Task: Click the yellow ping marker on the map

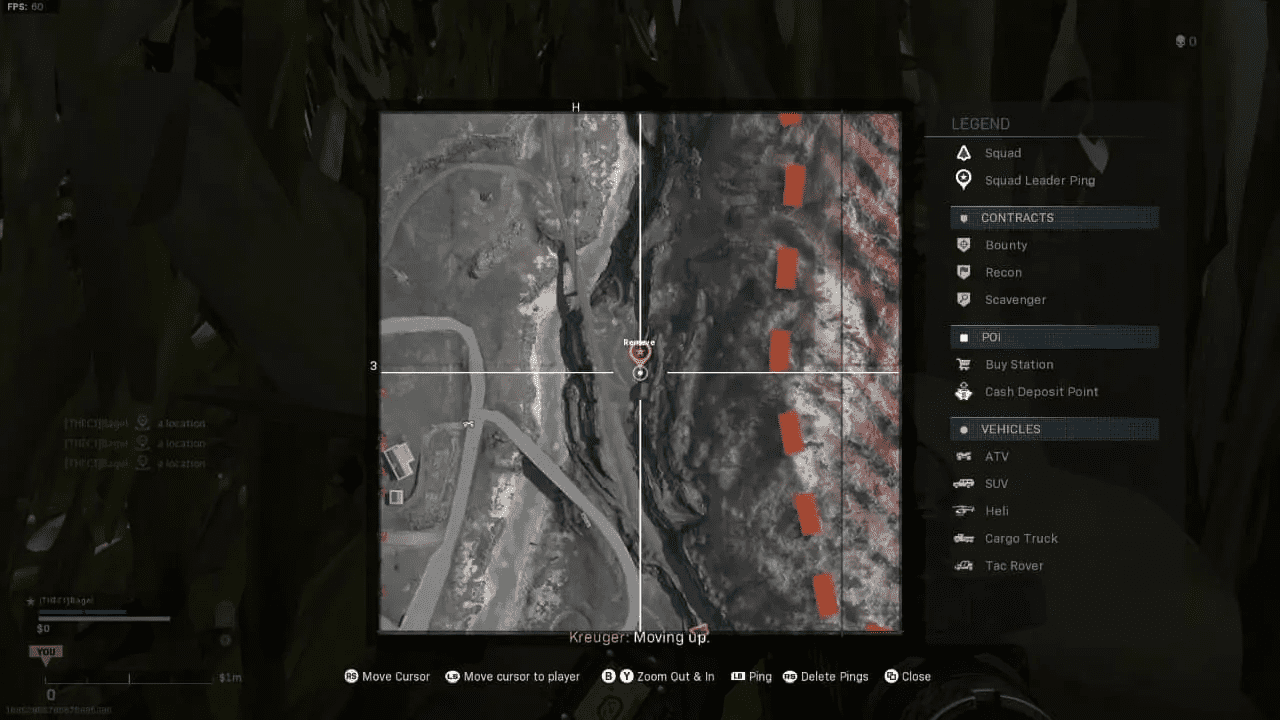Action: tap(639, 352)
